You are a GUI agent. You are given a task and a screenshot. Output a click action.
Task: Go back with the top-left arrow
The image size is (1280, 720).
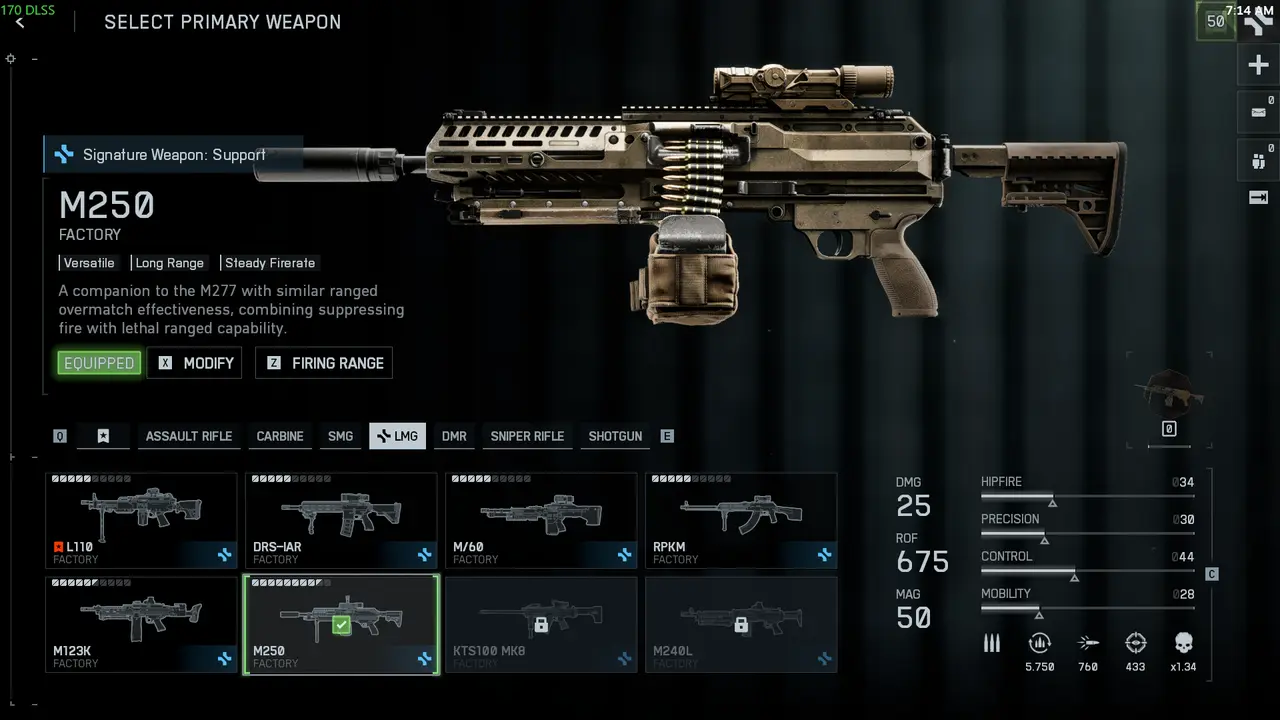tap(20, 23)
